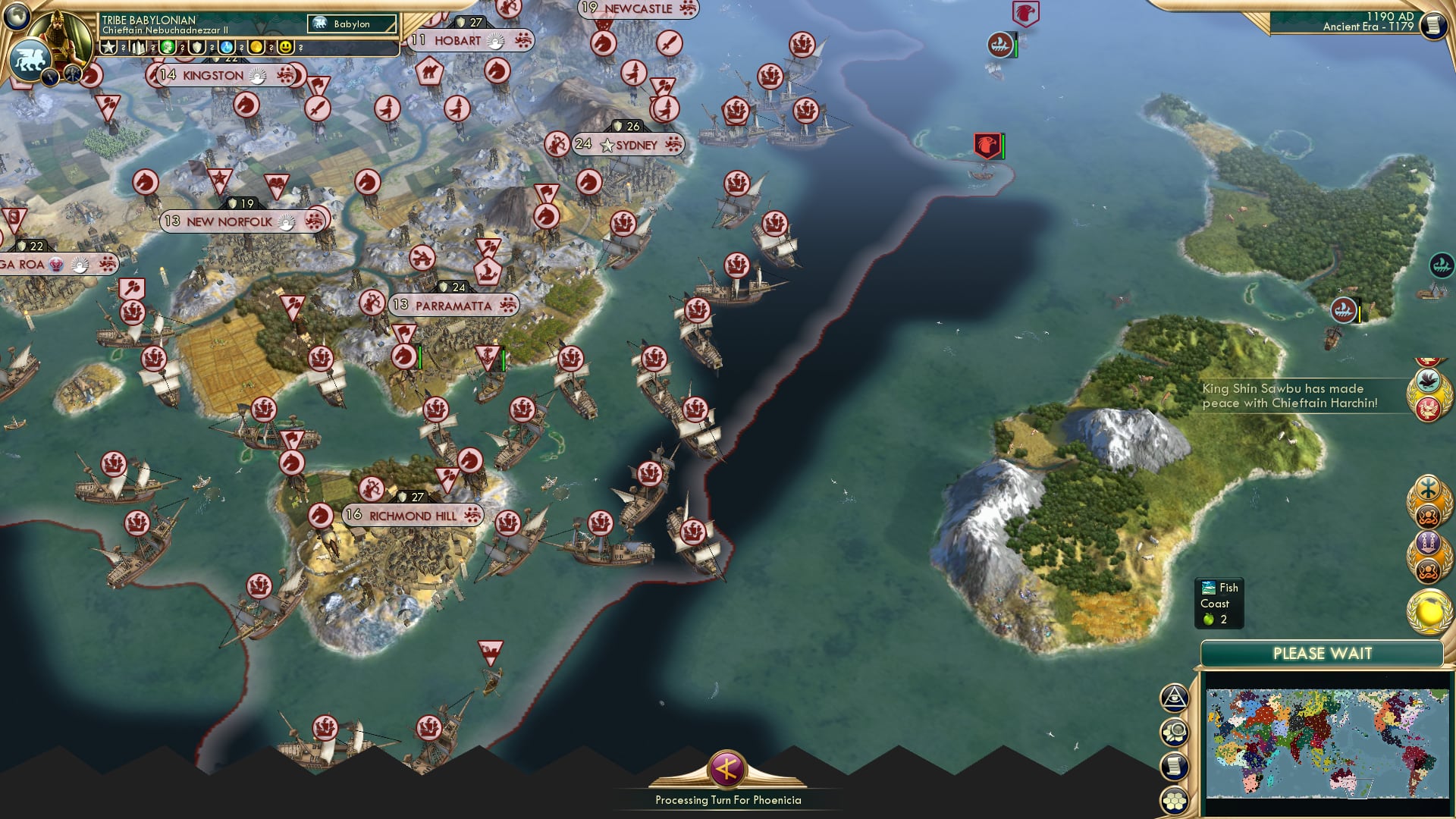The height and width of the screenshot is (819, 1456).
Task: Click the blue science flask indicator
Action: click(227, 46)
